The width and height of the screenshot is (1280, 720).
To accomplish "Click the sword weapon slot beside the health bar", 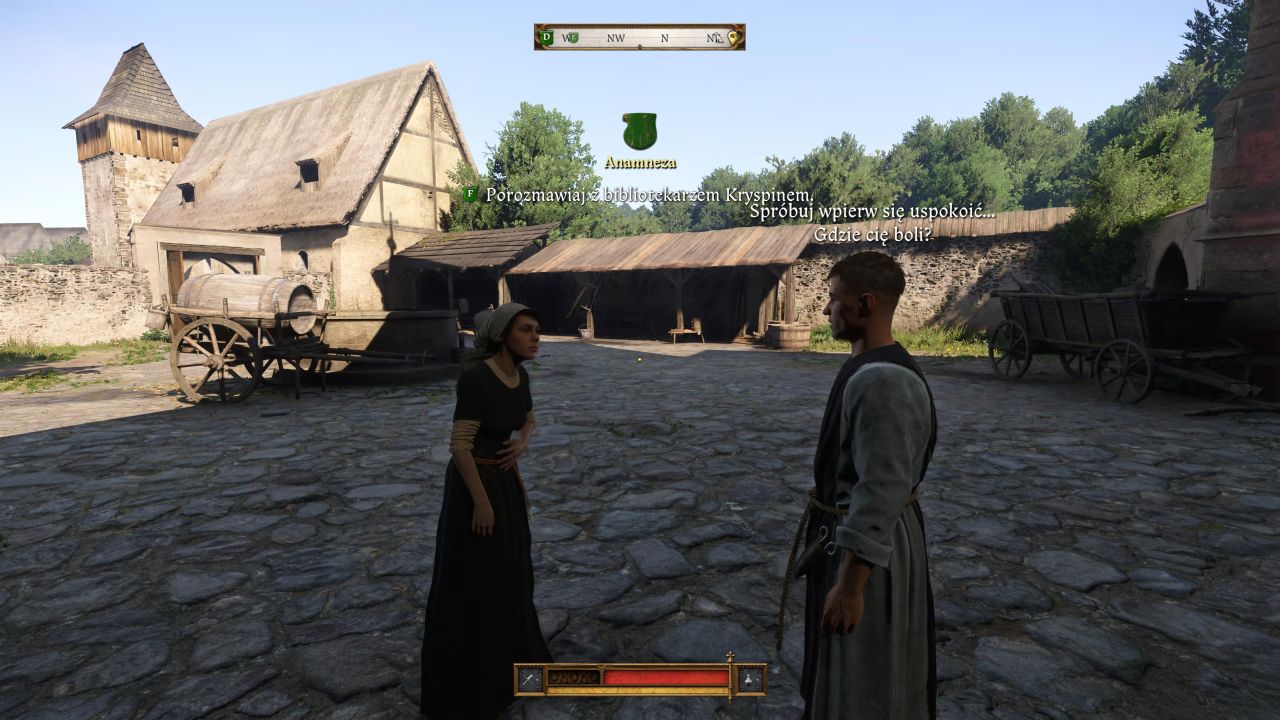I will (530, 679).
